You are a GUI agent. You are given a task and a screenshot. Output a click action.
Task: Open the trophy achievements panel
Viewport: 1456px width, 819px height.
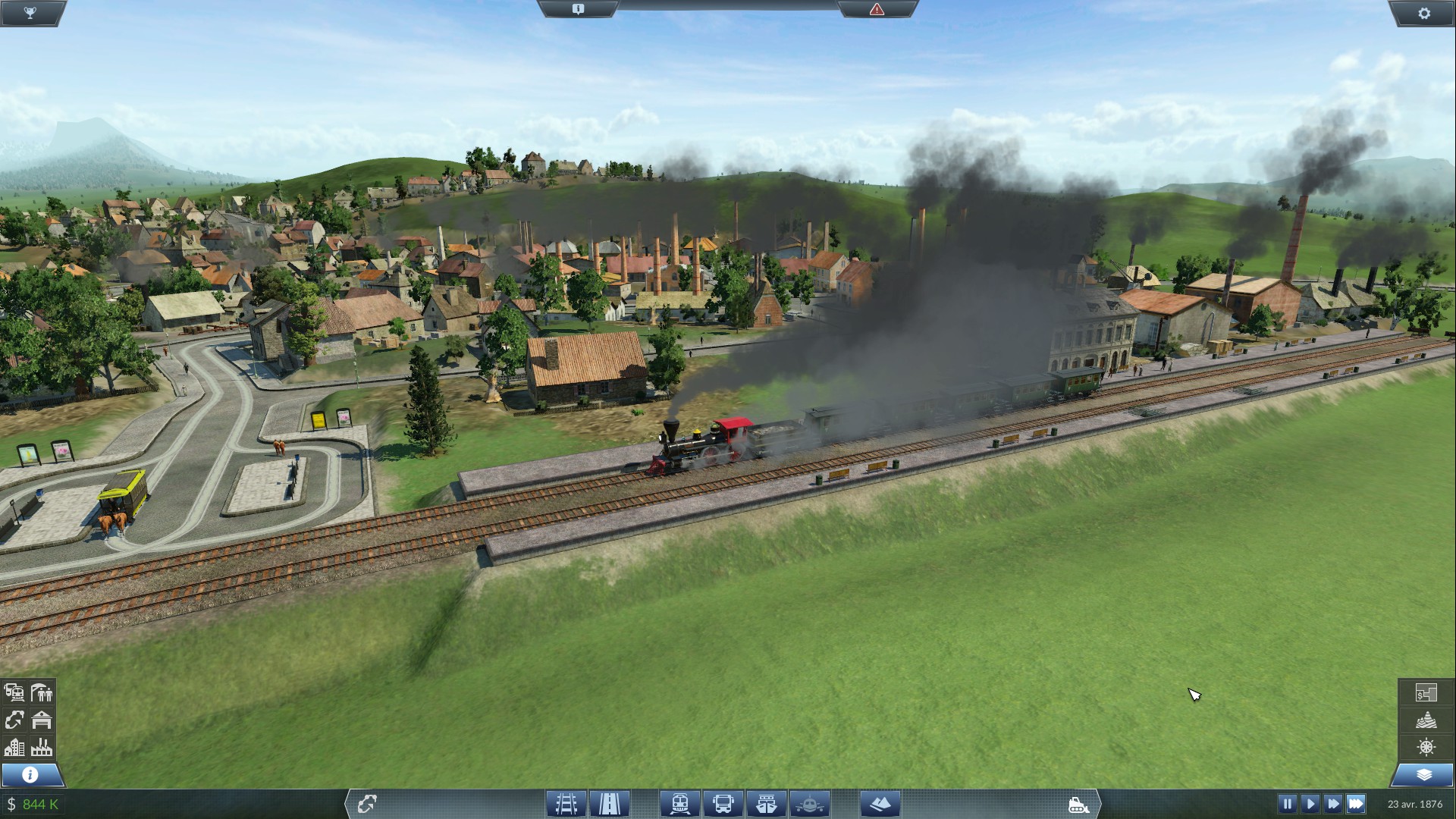click(30, 13)
